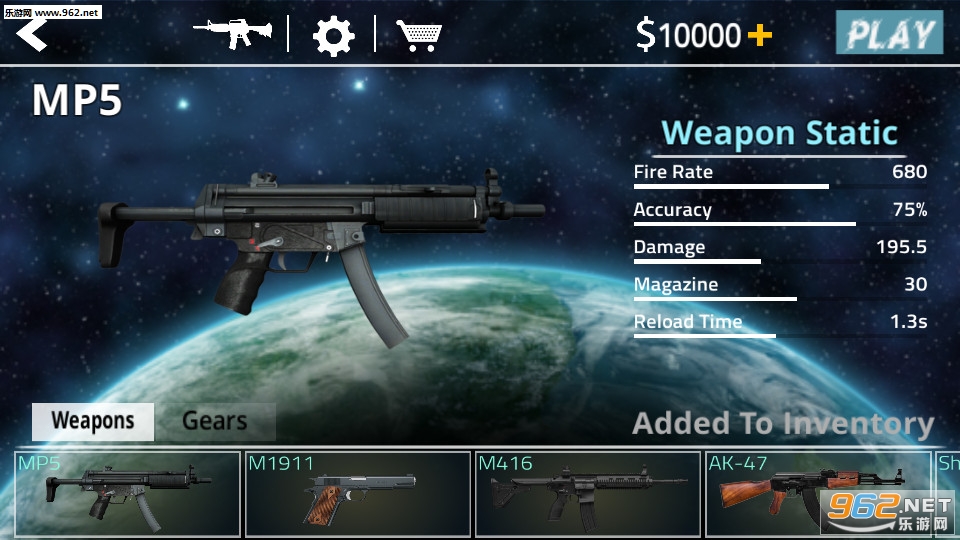This screenshot has height=540, width=960.
Task: Select the M1911 pistol tile
Action: (358, 494)
